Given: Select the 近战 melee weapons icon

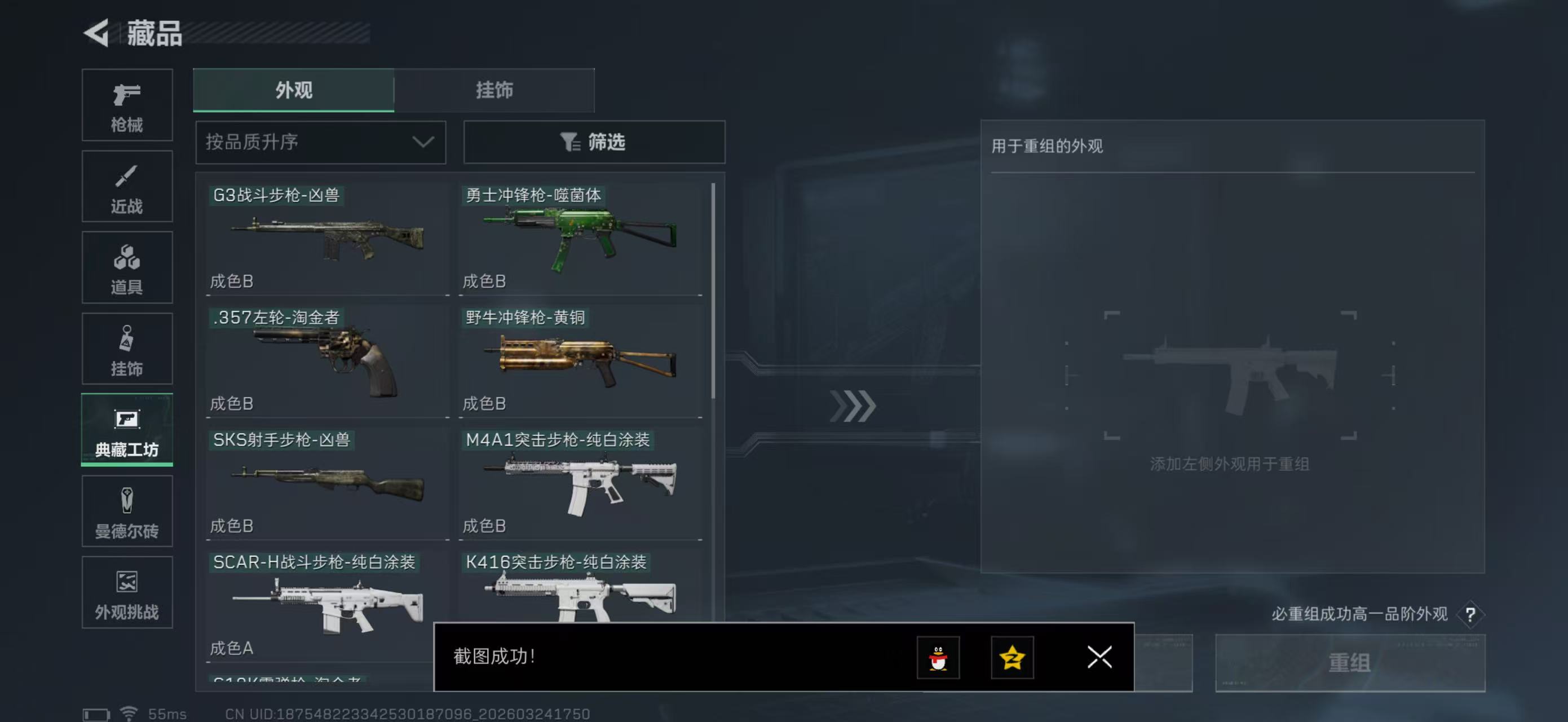Looking at the screenshot, I should pyautogui.click(x=127, y=186).
